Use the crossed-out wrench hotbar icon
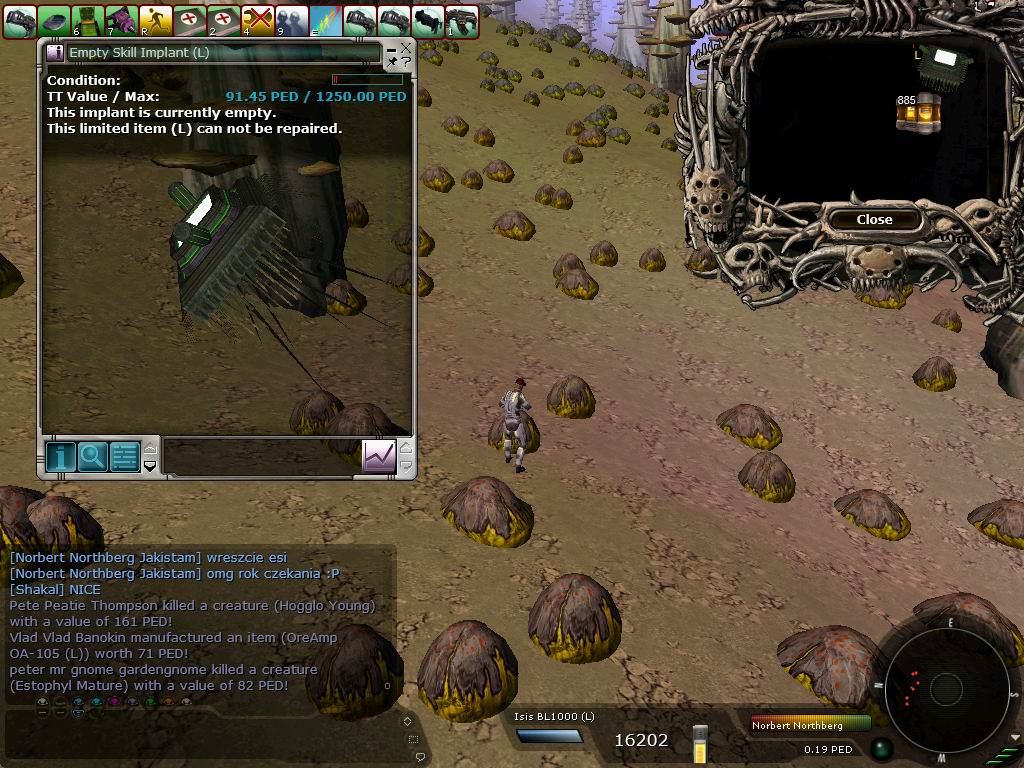 tap(258, 20)
